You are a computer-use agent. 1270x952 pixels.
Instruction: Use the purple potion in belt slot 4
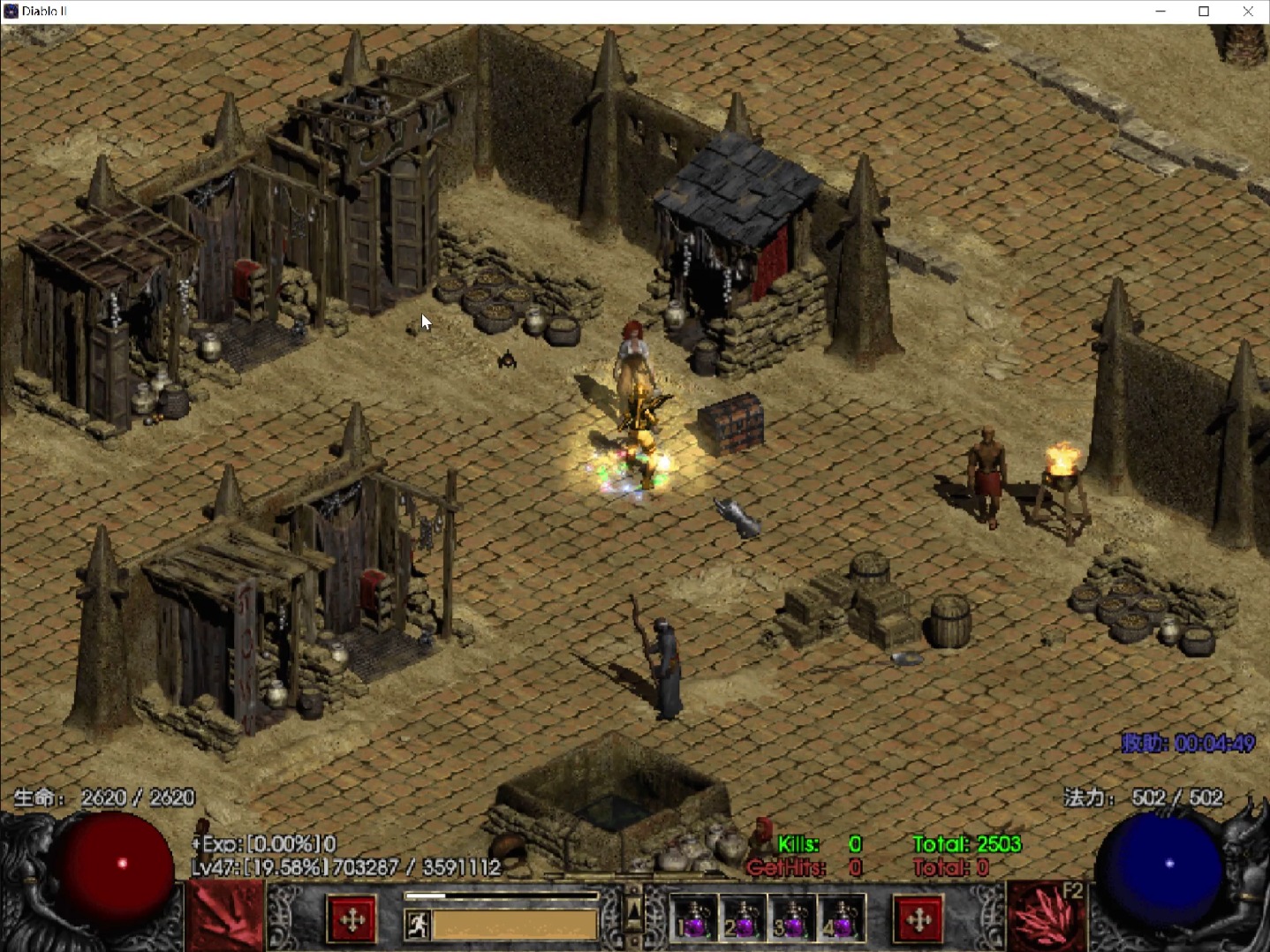[841, 919]
